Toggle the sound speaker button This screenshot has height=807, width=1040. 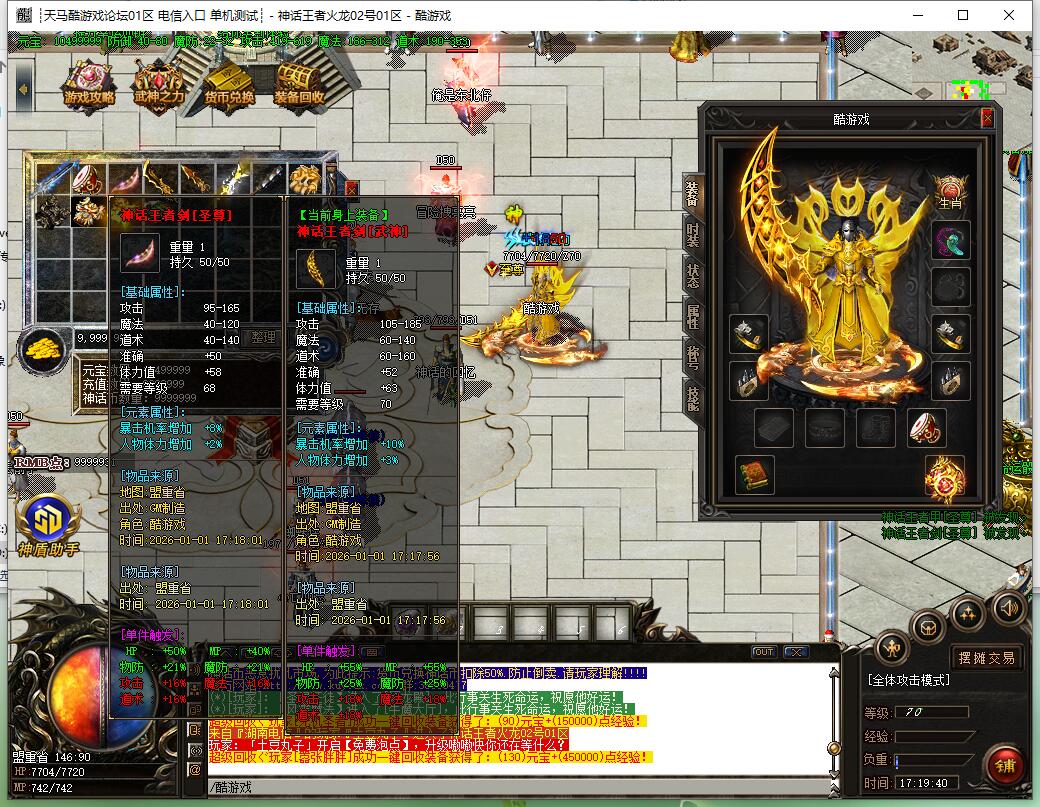click(1007, 606)
